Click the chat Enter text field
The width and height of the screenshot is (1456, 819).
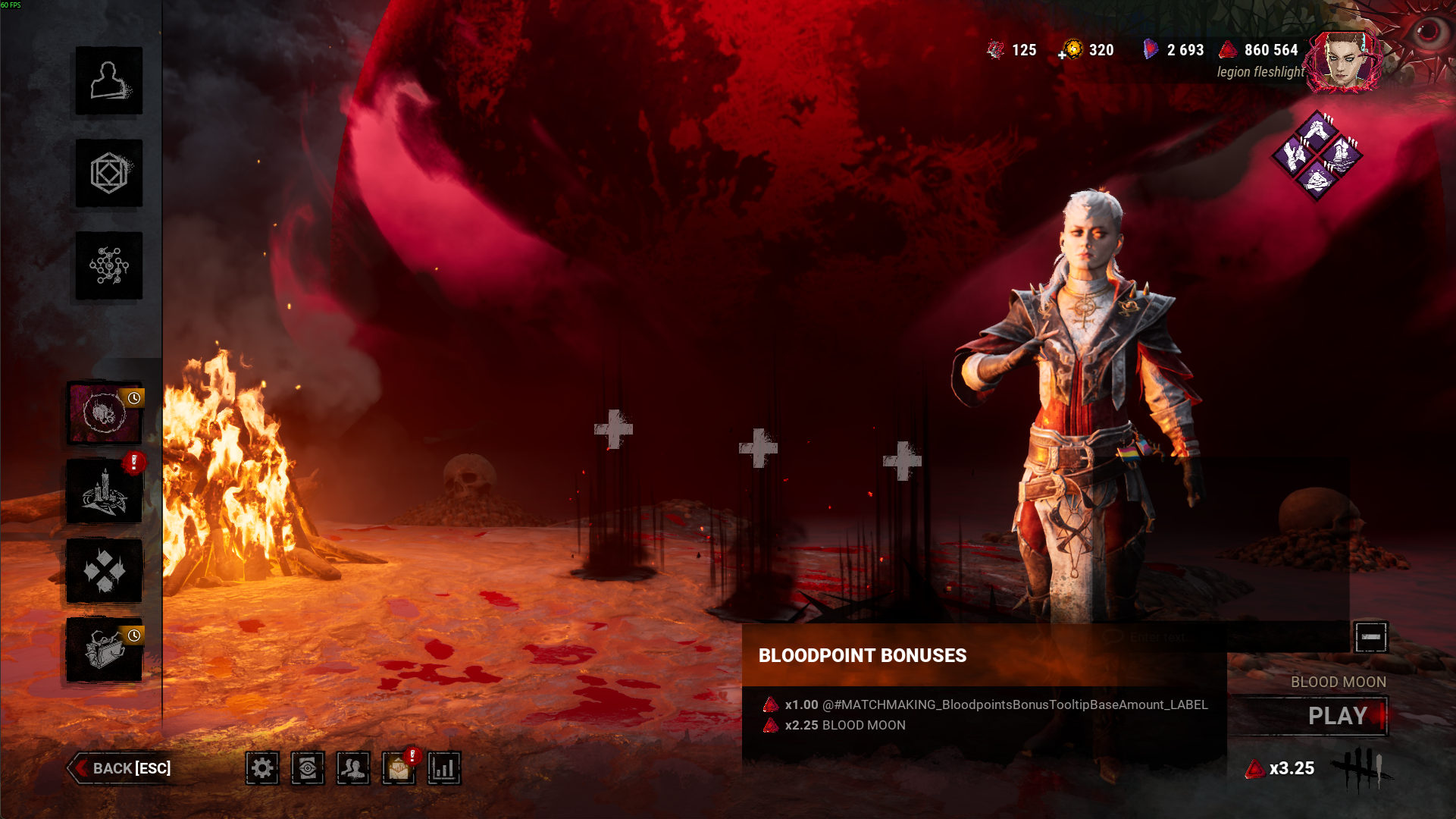click(1228, 638)
